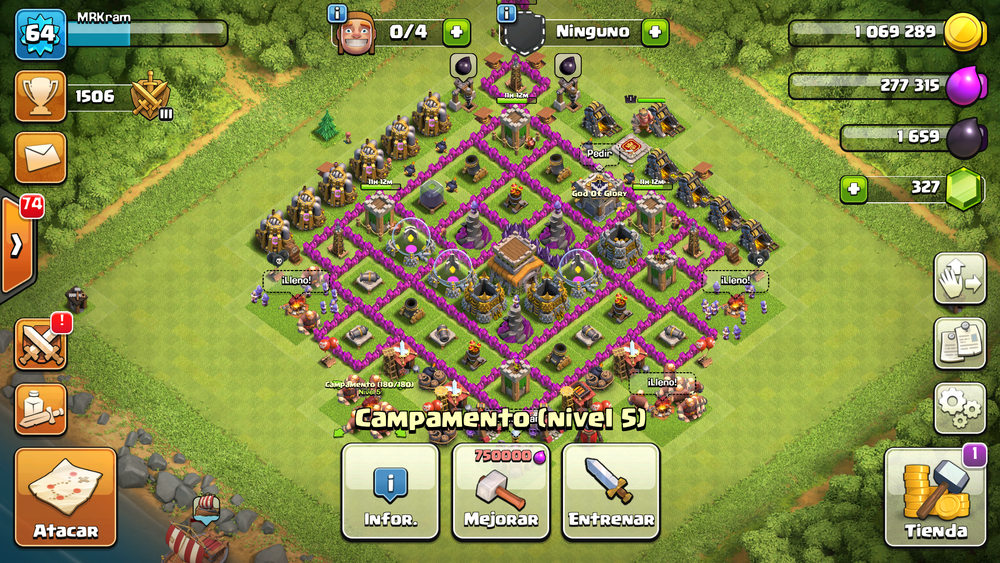This screenshot has width=1000, height=563.
Task: Open the layout editor hand button
Action: pyautogui.click(x=960, y=279)
